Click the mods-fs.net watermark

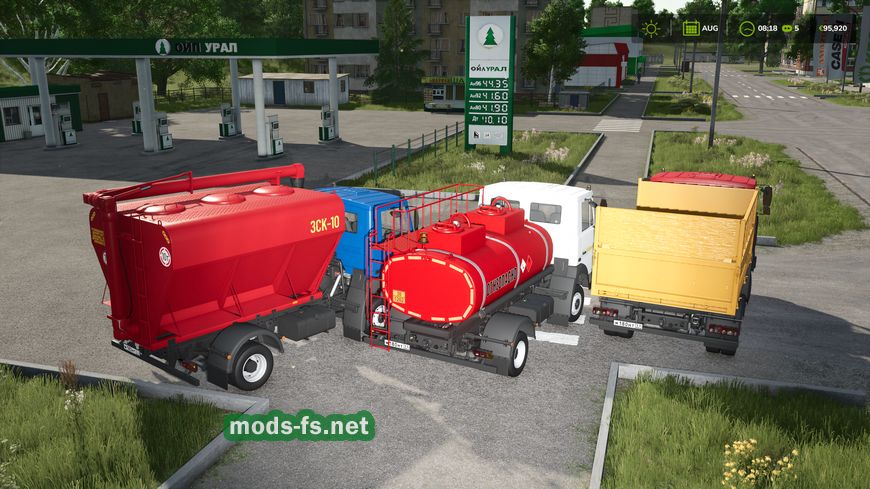coord(299,425)
